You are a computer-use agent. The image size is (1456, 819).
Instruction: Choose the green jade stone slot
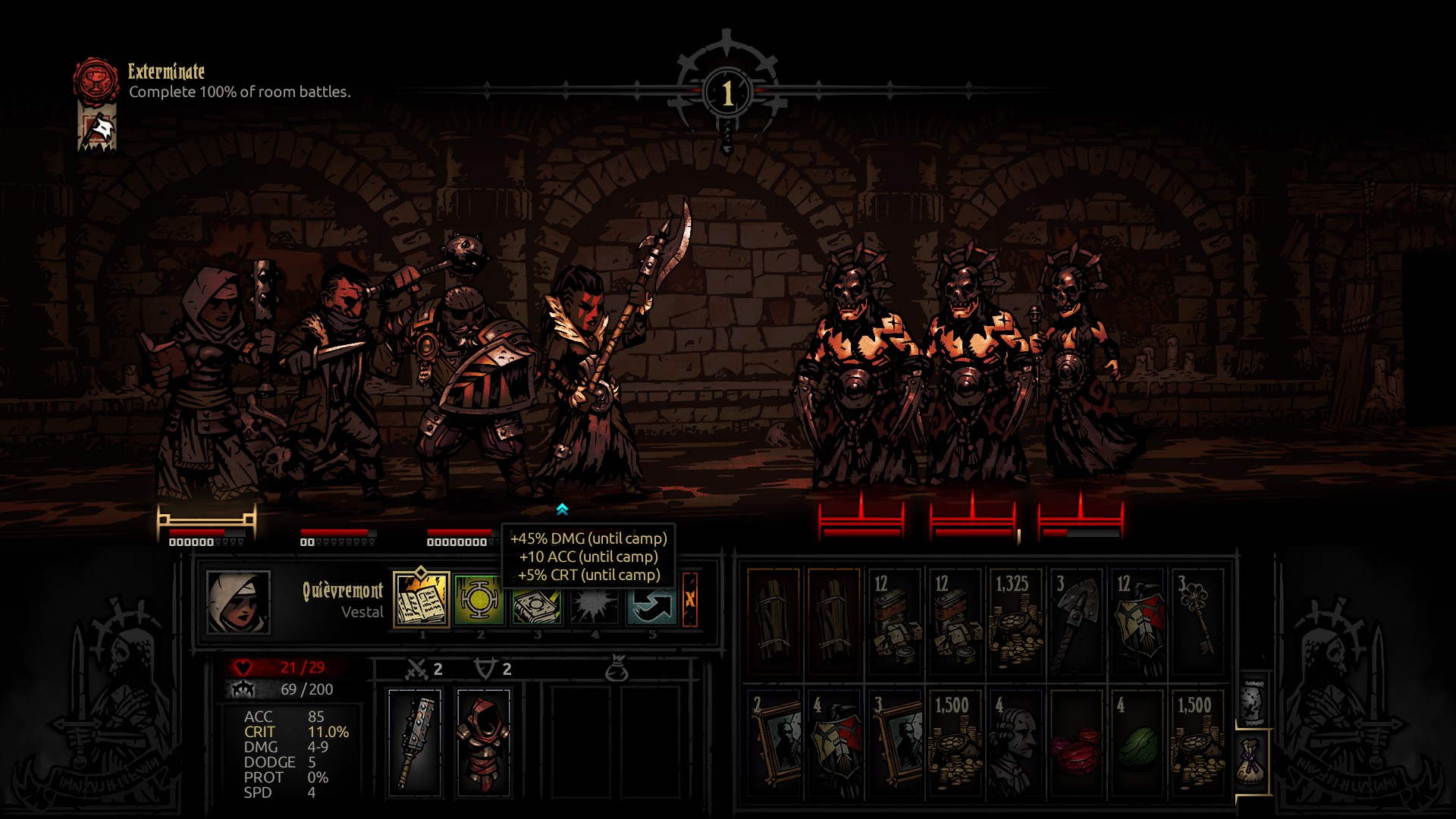1137,742
